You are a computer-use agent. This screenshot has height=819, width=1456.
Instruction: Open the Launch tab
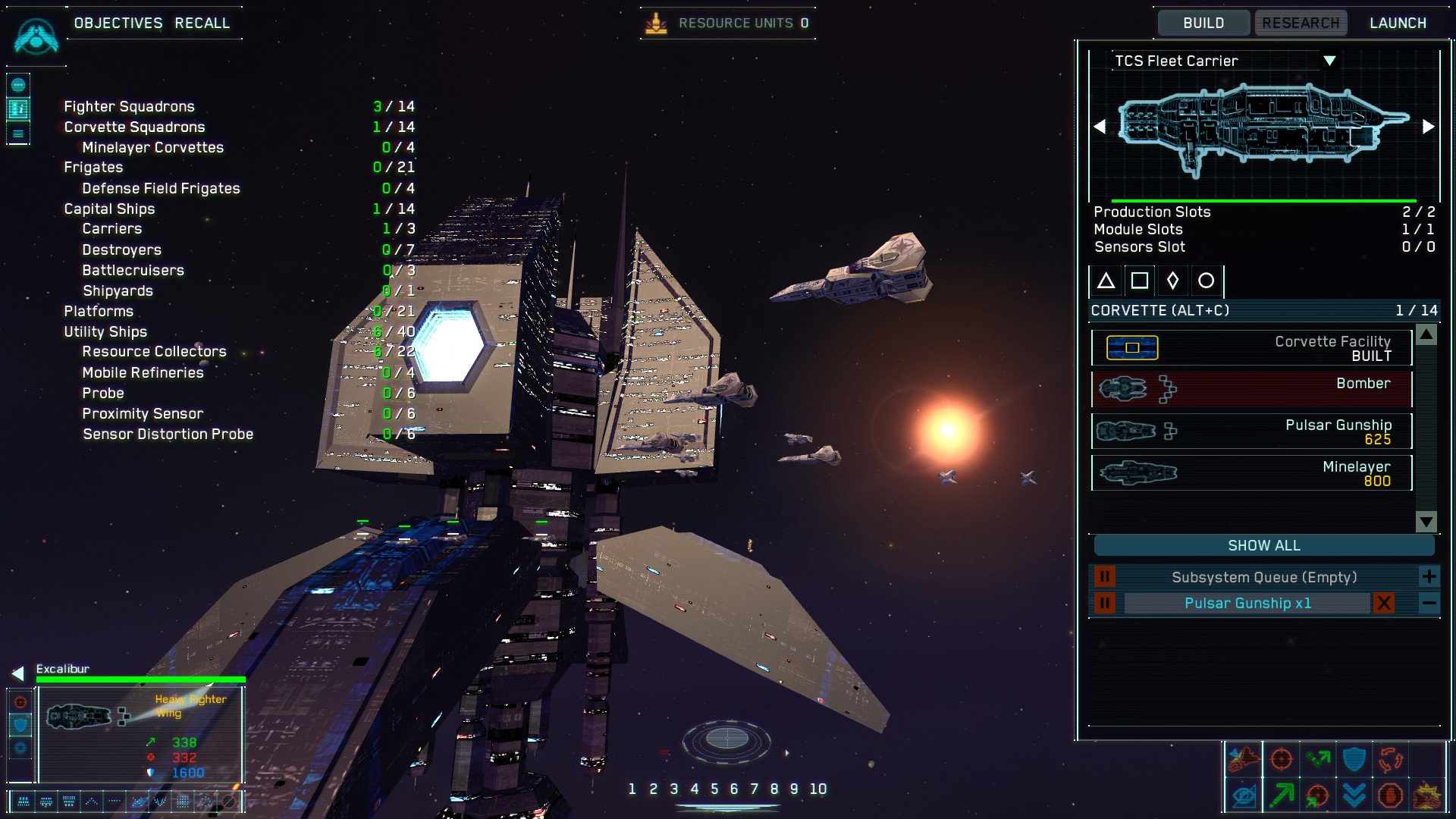pos(1398,23)
